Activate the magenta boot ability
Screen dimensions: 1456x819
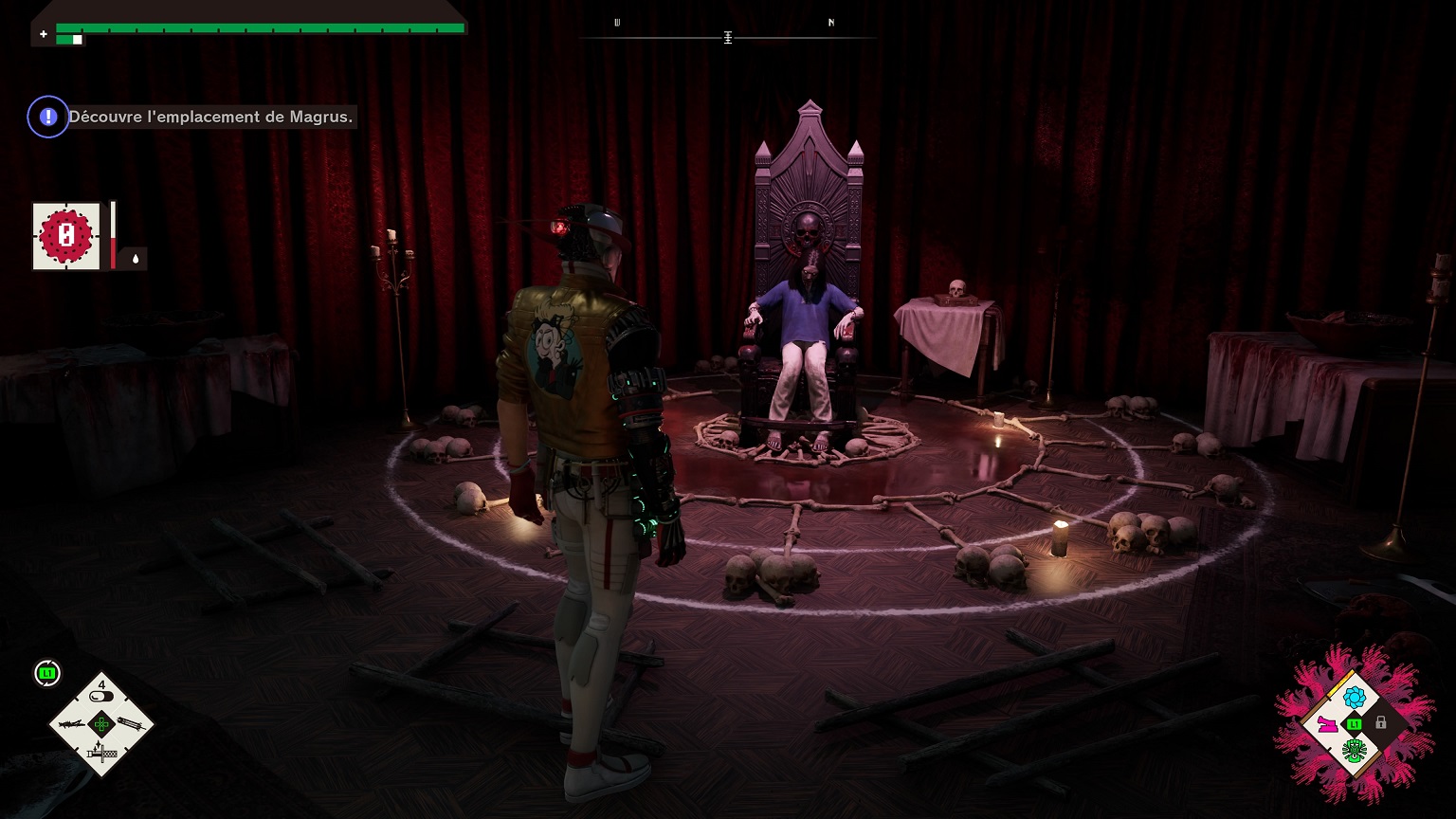(x=1327, y=724)
